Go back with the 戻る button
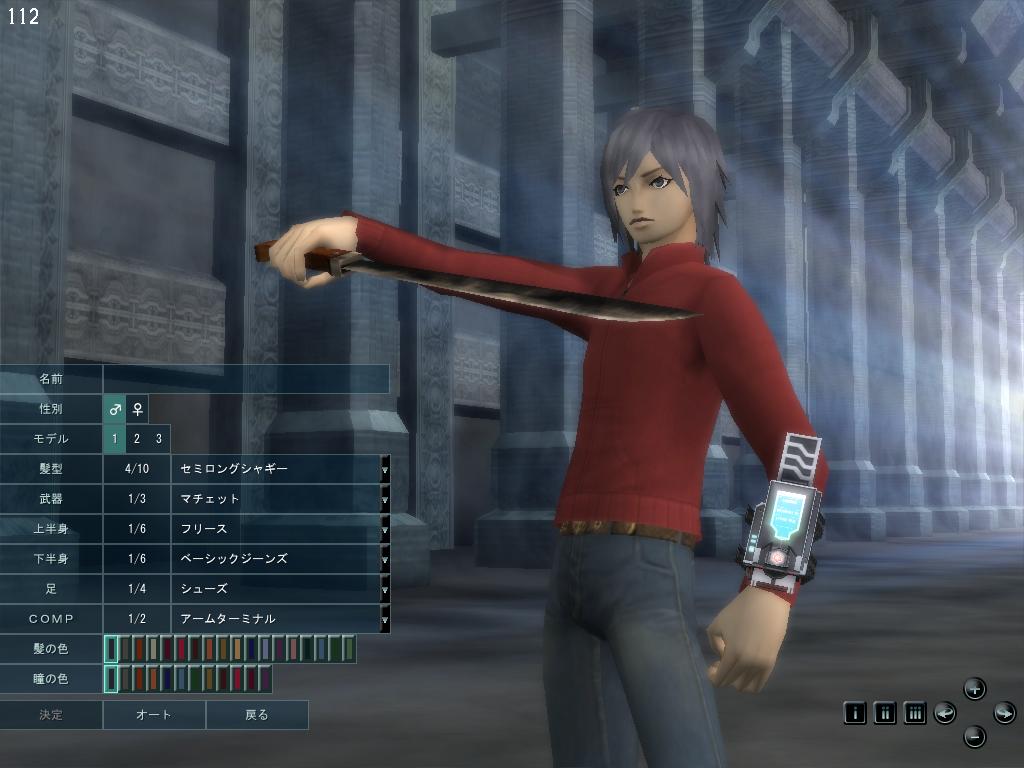 coord(257,715)
